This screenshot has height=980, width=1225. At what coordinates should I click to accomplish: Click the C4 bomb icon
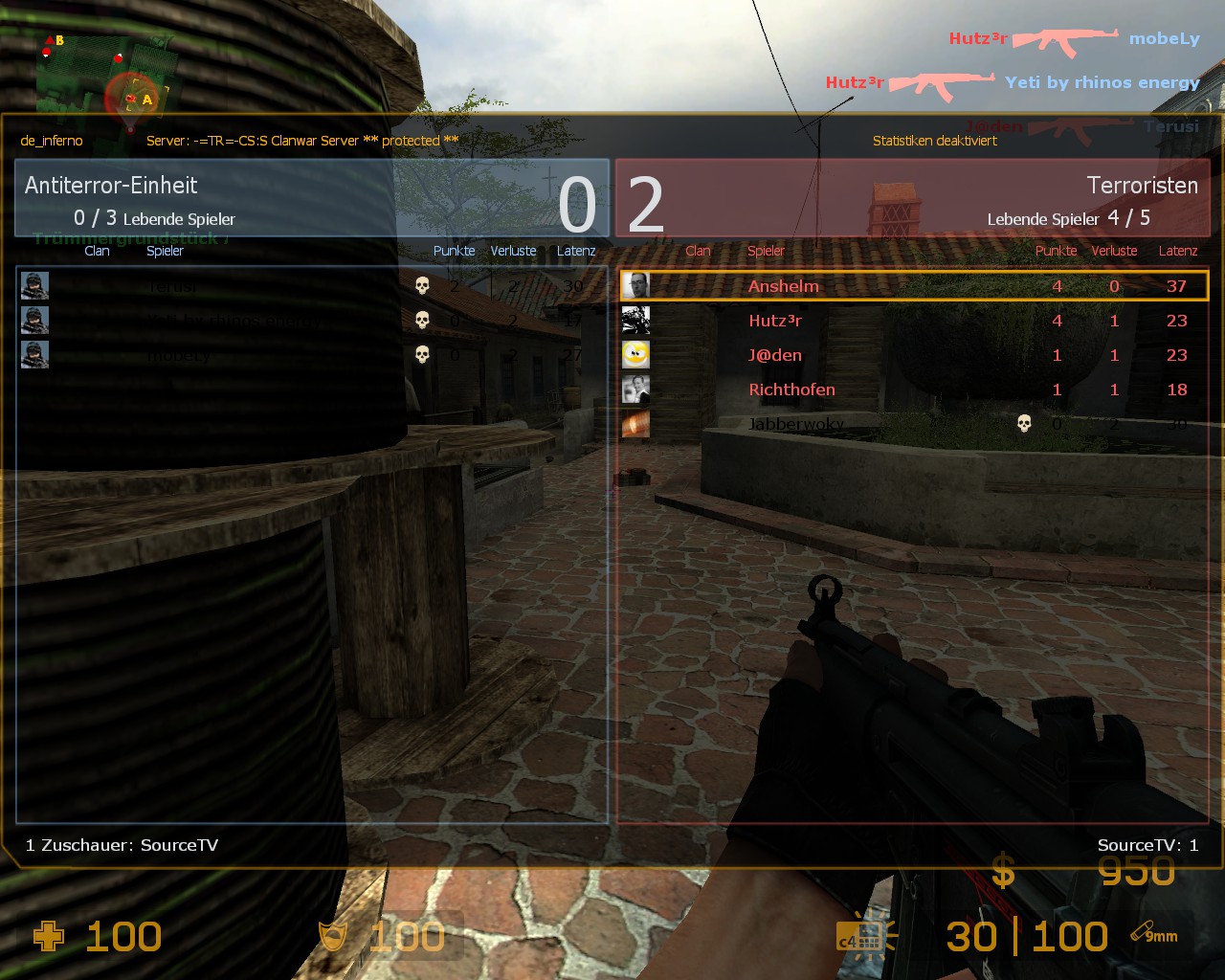point(858,936)
